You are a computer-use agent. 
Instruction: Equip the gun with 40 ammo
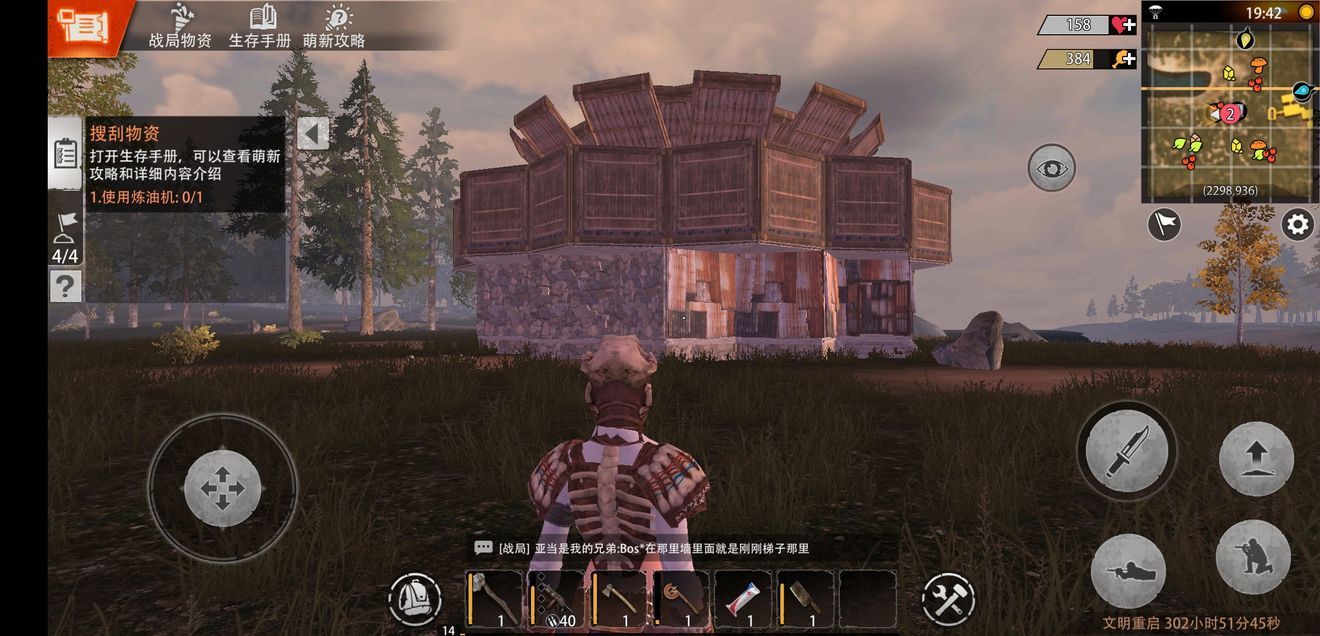click(x=556, y=599)
